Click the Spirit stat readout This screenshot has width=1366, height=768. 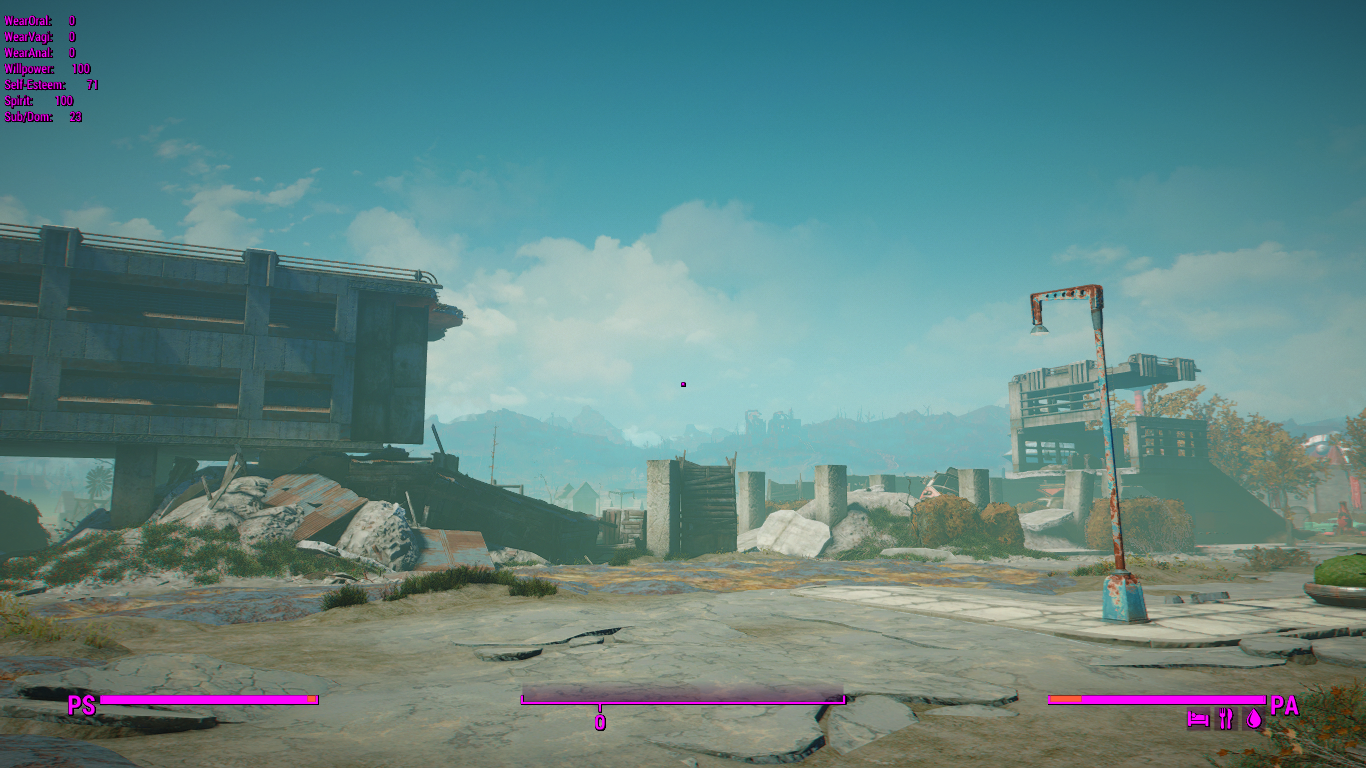(18, 100)
